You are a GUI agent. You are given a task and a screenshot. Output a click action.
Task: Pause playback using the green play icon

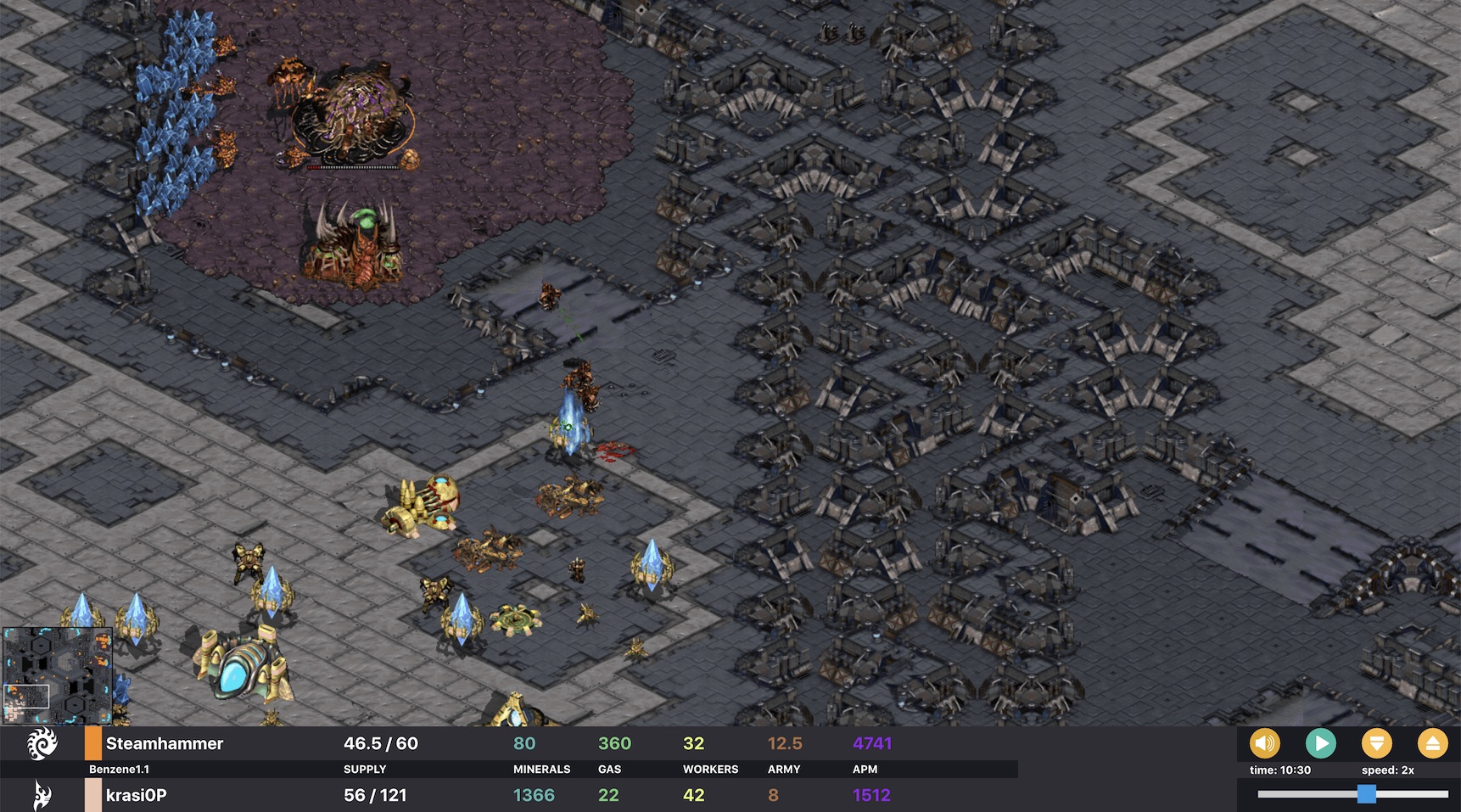click(1321, 743)
